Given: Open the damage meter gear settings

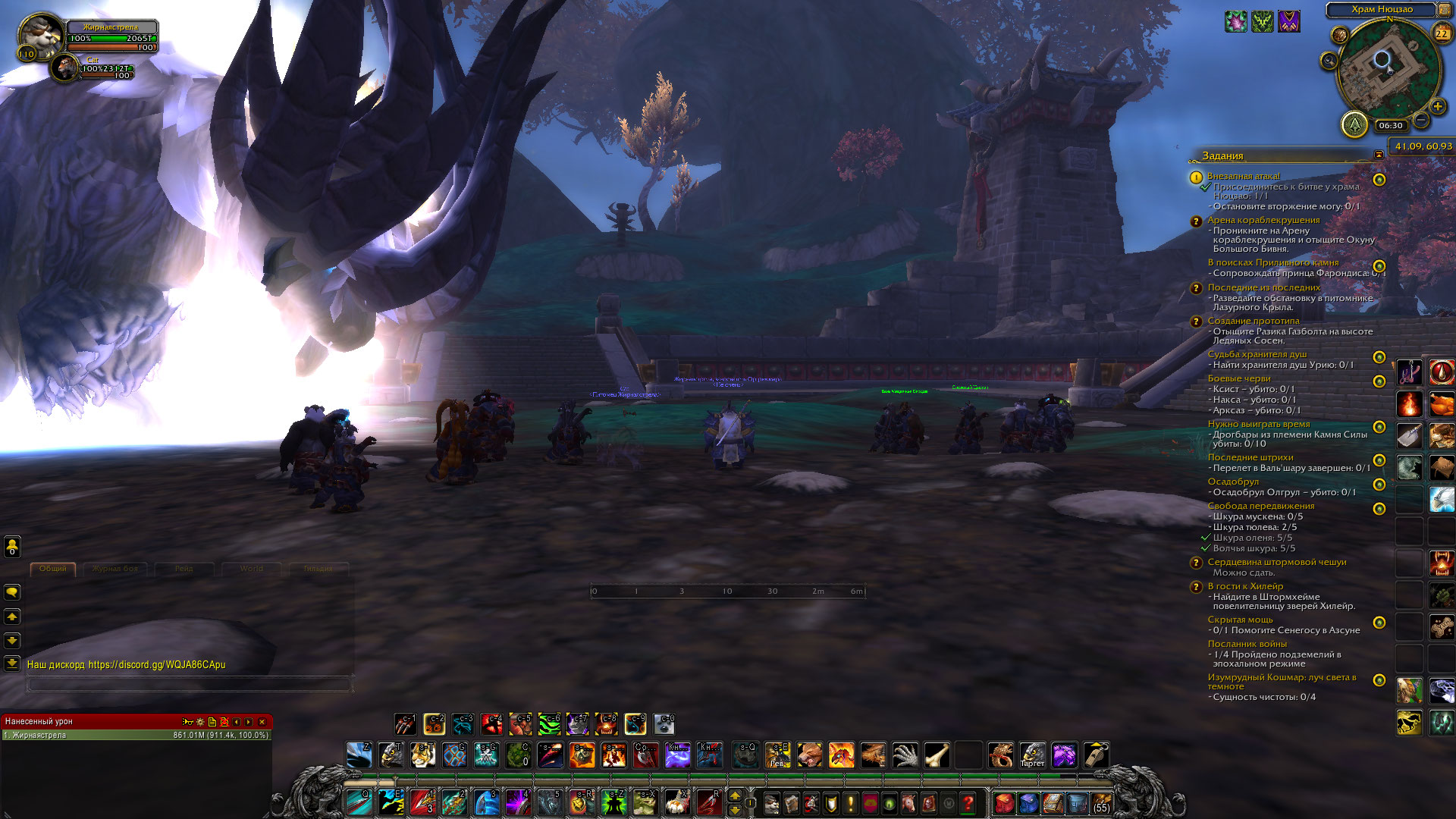Looking at the screenshot, I should coord(200,722).
